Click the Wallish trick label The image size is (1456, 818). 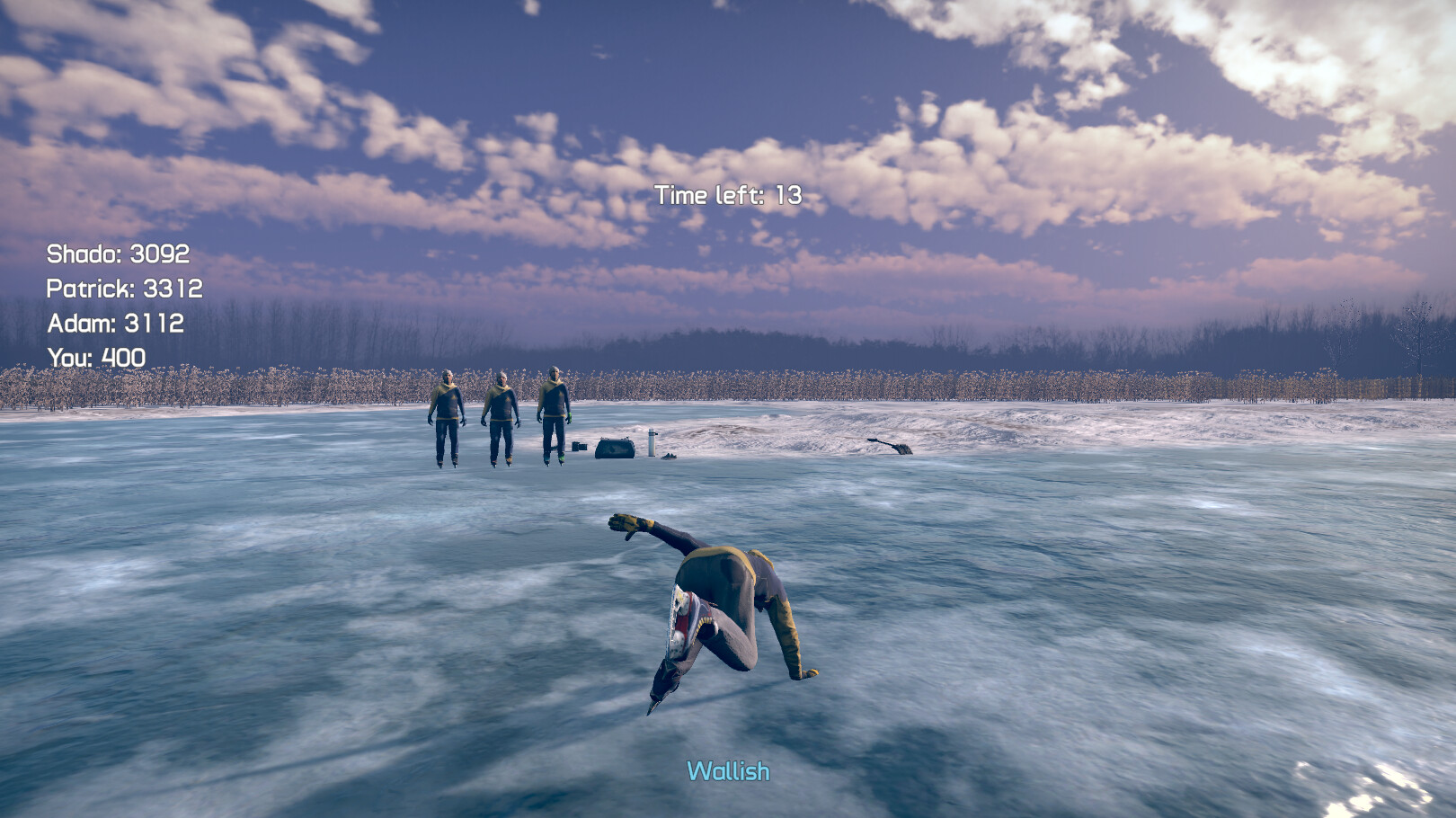(727, 770)
